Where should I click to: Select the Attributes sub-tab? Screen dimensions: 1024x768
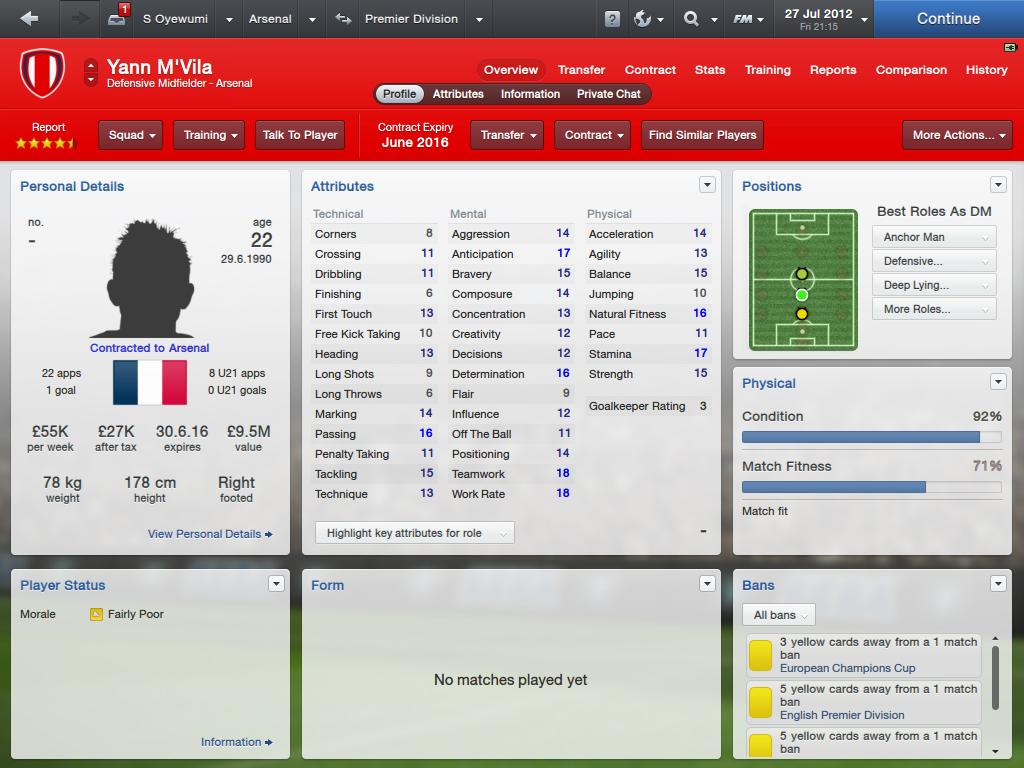click(x=458, y=94)
